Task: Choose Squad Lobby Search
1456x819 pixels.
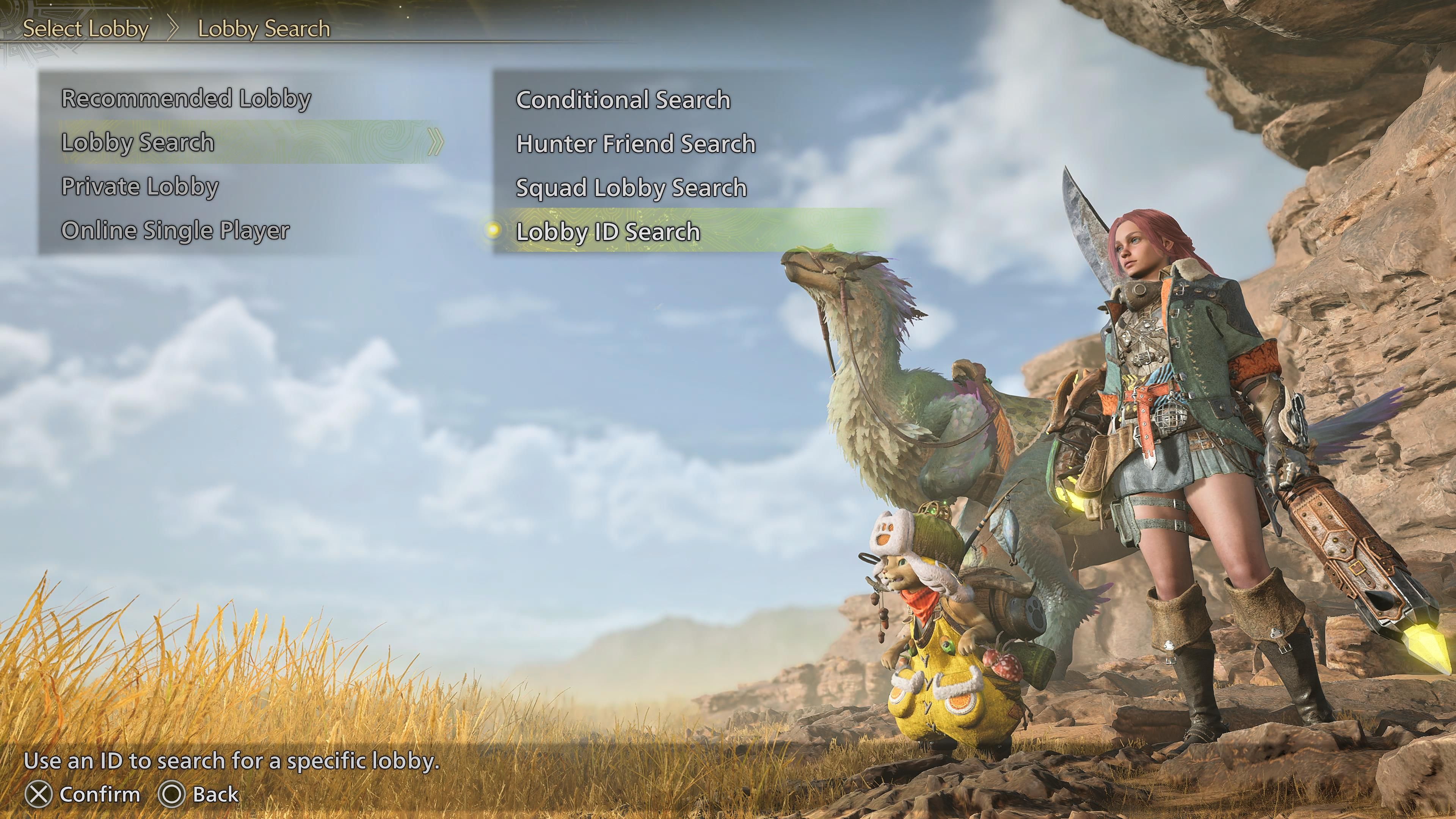Action: click(x=631, y=188)
